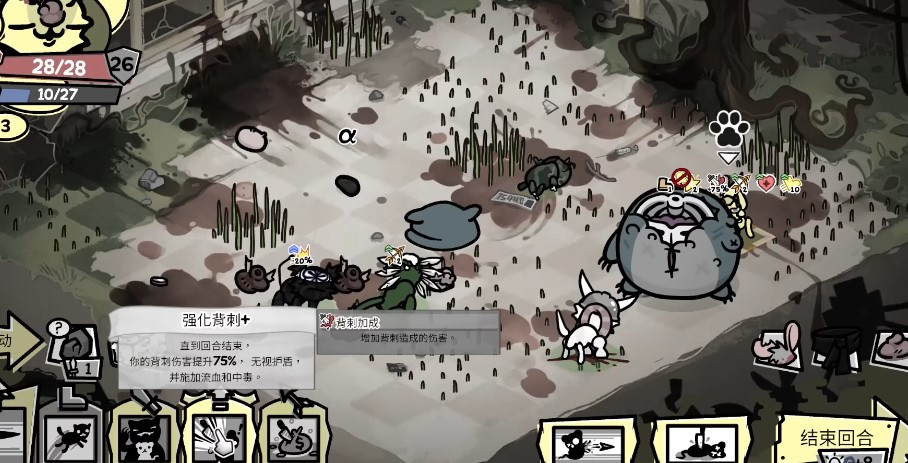Pick the money bag ability card

point(290,438)
